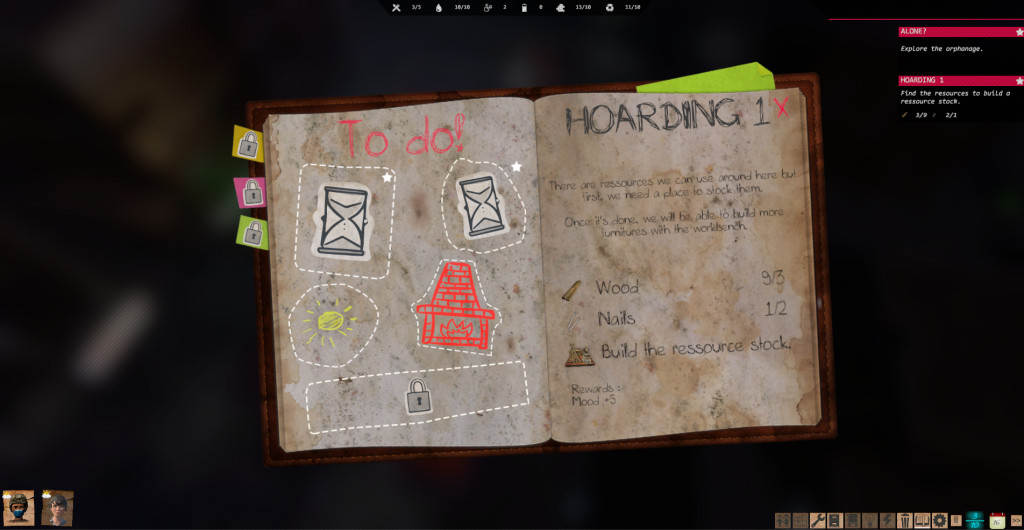
Task: Click the locked green bookmark tab
Action: pos(253,233)
